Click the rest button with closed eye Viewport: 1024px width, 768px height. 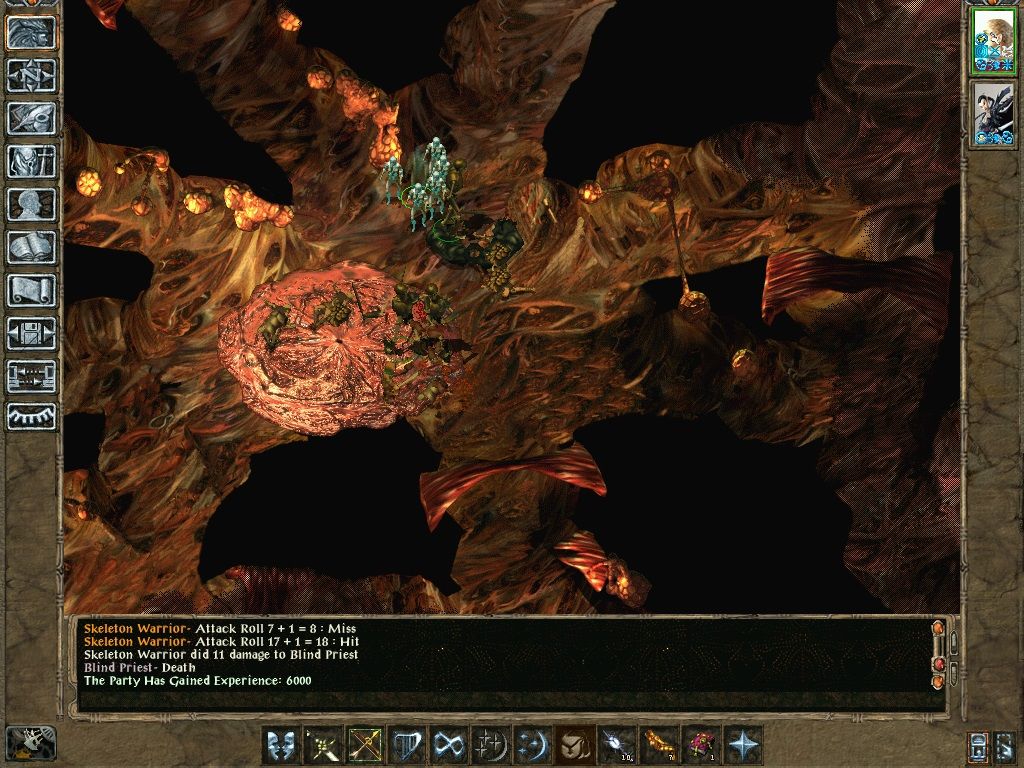coord(31,417)
